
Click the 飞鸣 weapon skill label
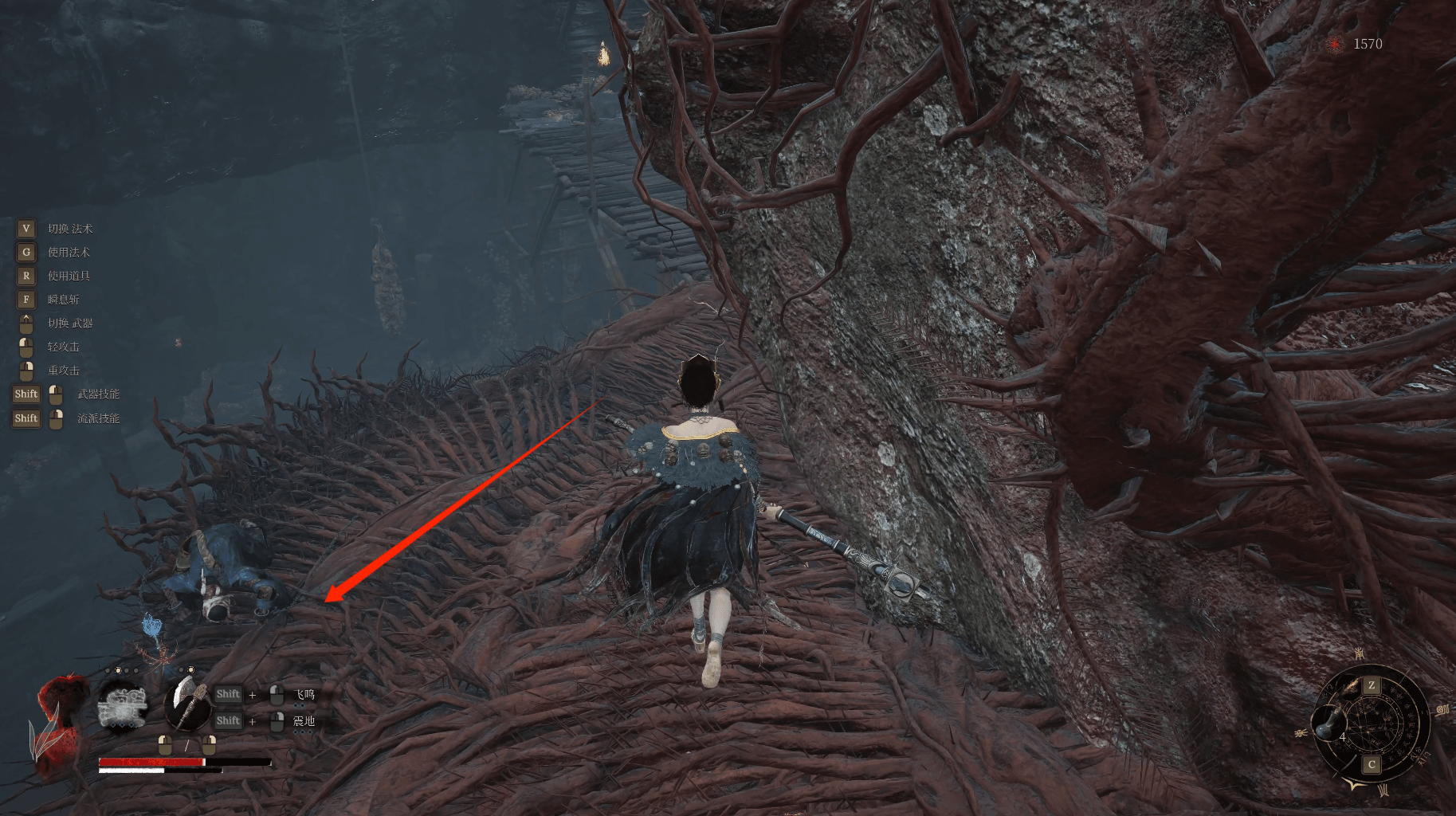click(305, 695)
